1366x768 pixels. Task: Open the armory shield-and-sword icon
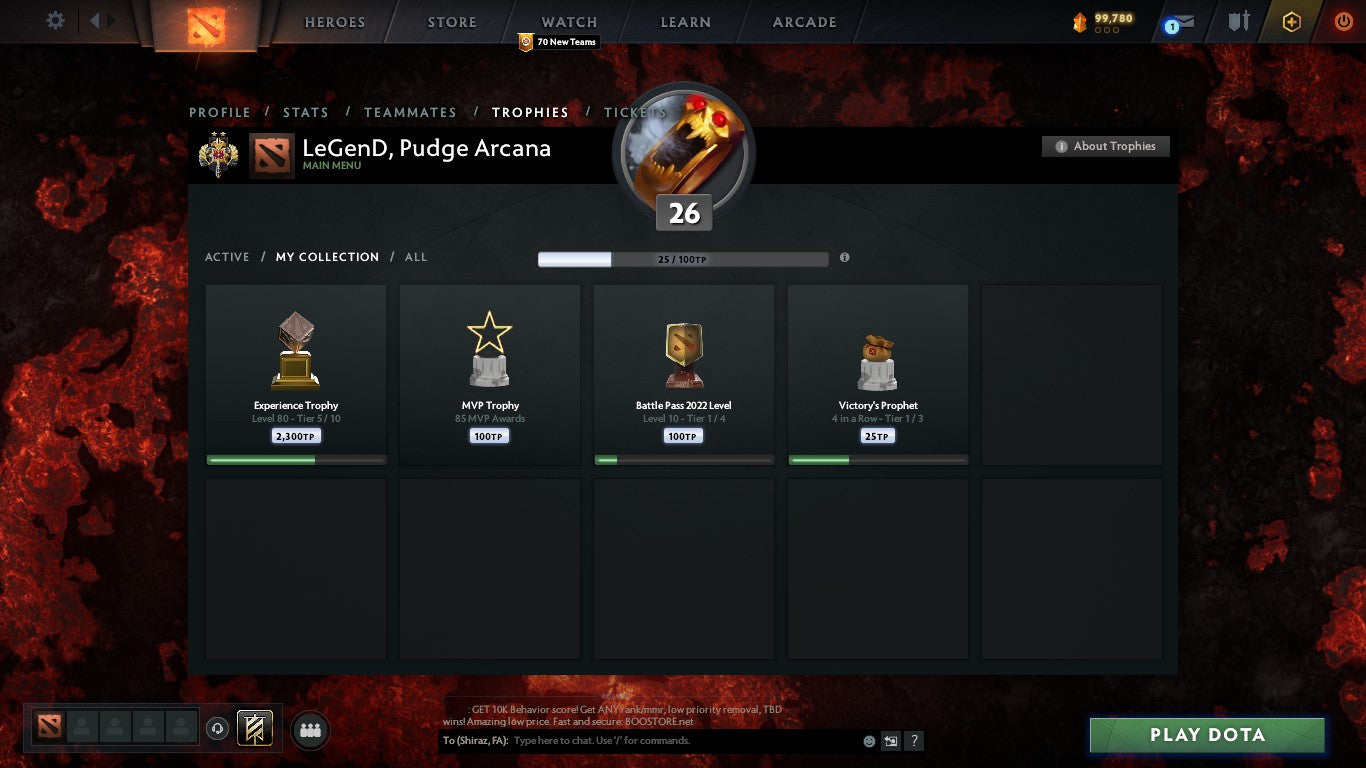1237,20
